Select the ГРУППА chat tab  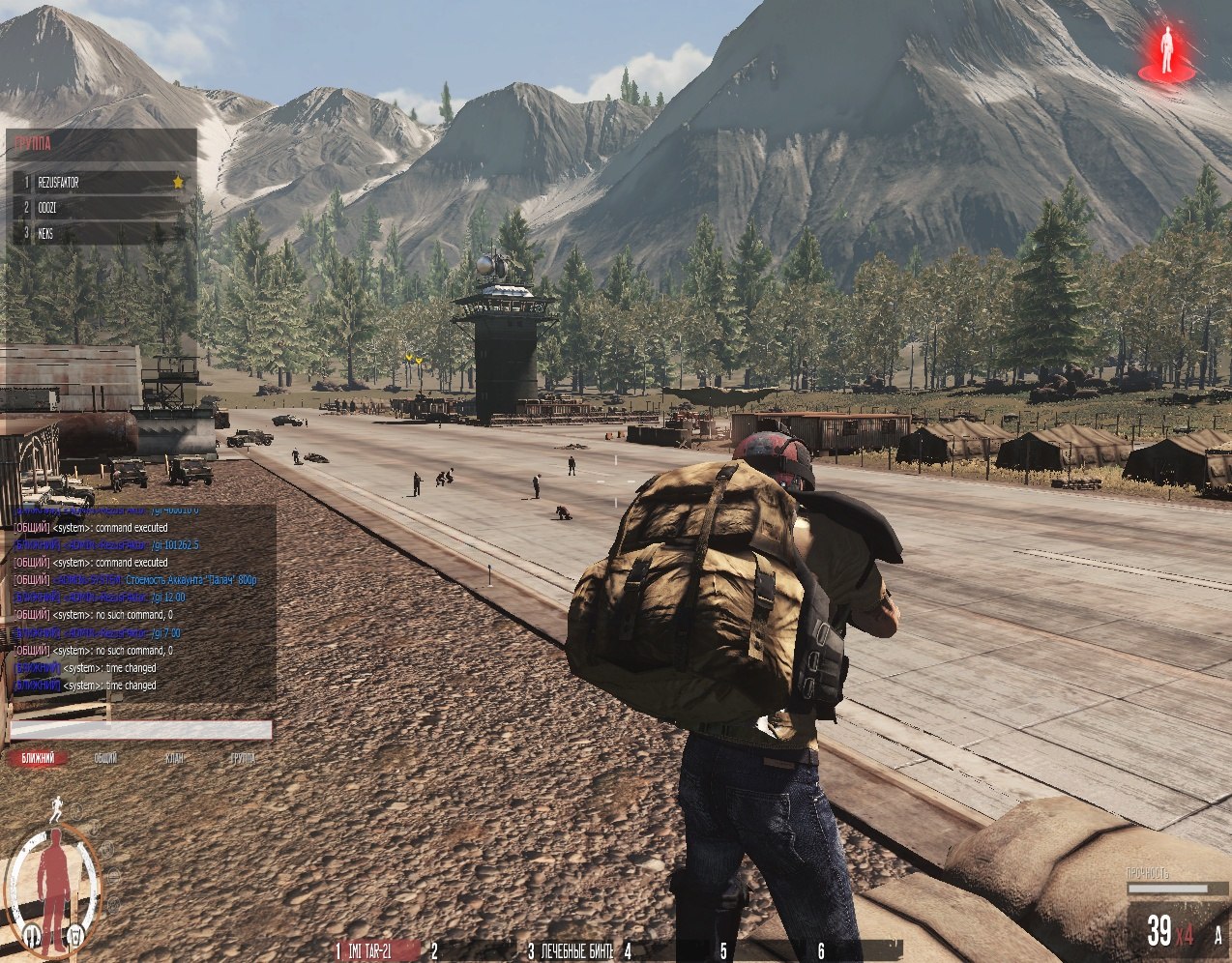tap(243, 759)
